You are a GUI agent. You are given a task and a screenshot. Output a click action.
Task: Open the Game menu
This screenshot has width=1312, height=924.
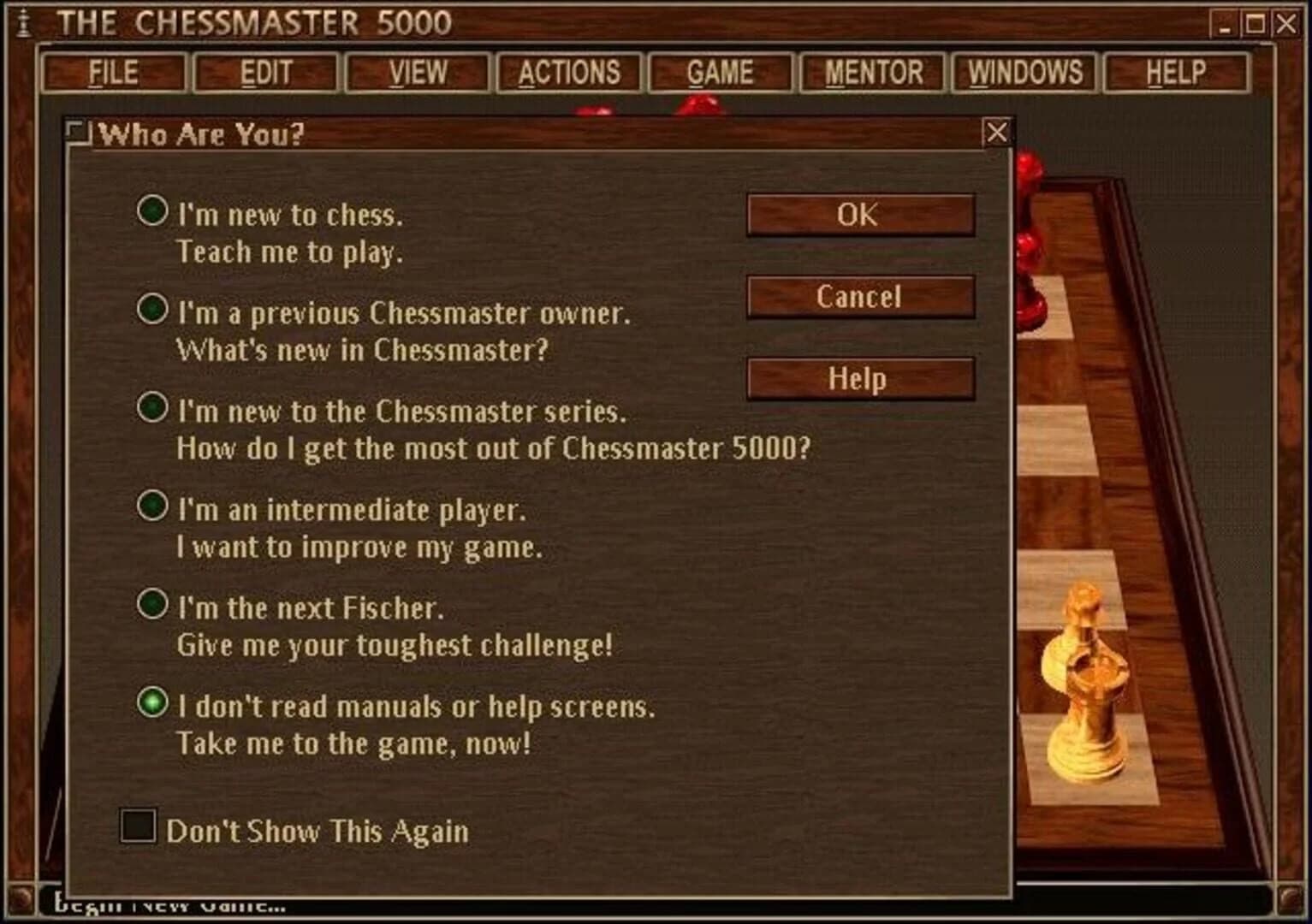720,73
